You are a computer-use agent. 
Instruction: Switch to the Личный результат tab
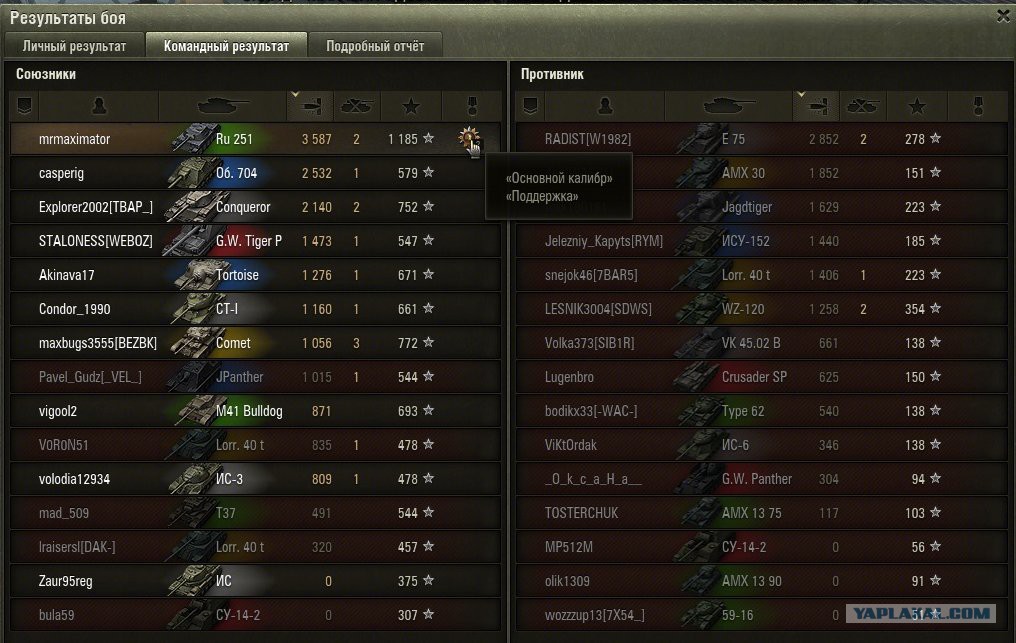tap(74, 46)
